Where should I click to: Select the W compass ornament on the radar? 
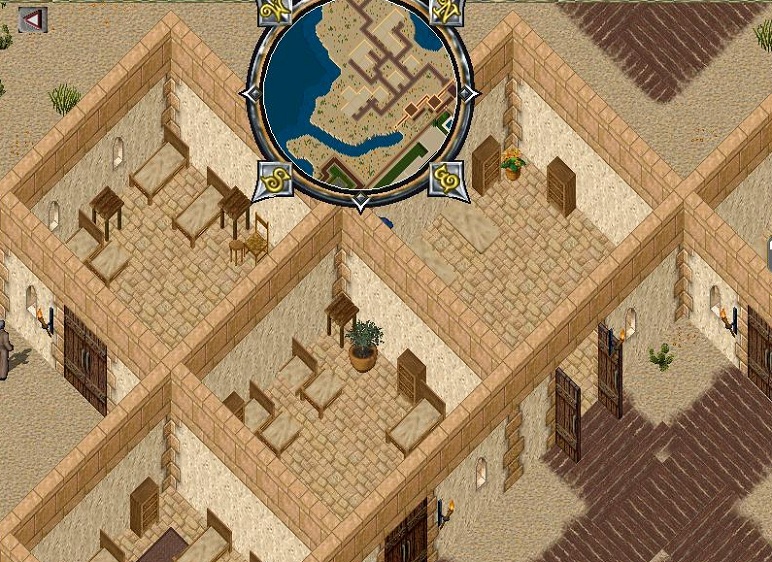tap(273, 13)
